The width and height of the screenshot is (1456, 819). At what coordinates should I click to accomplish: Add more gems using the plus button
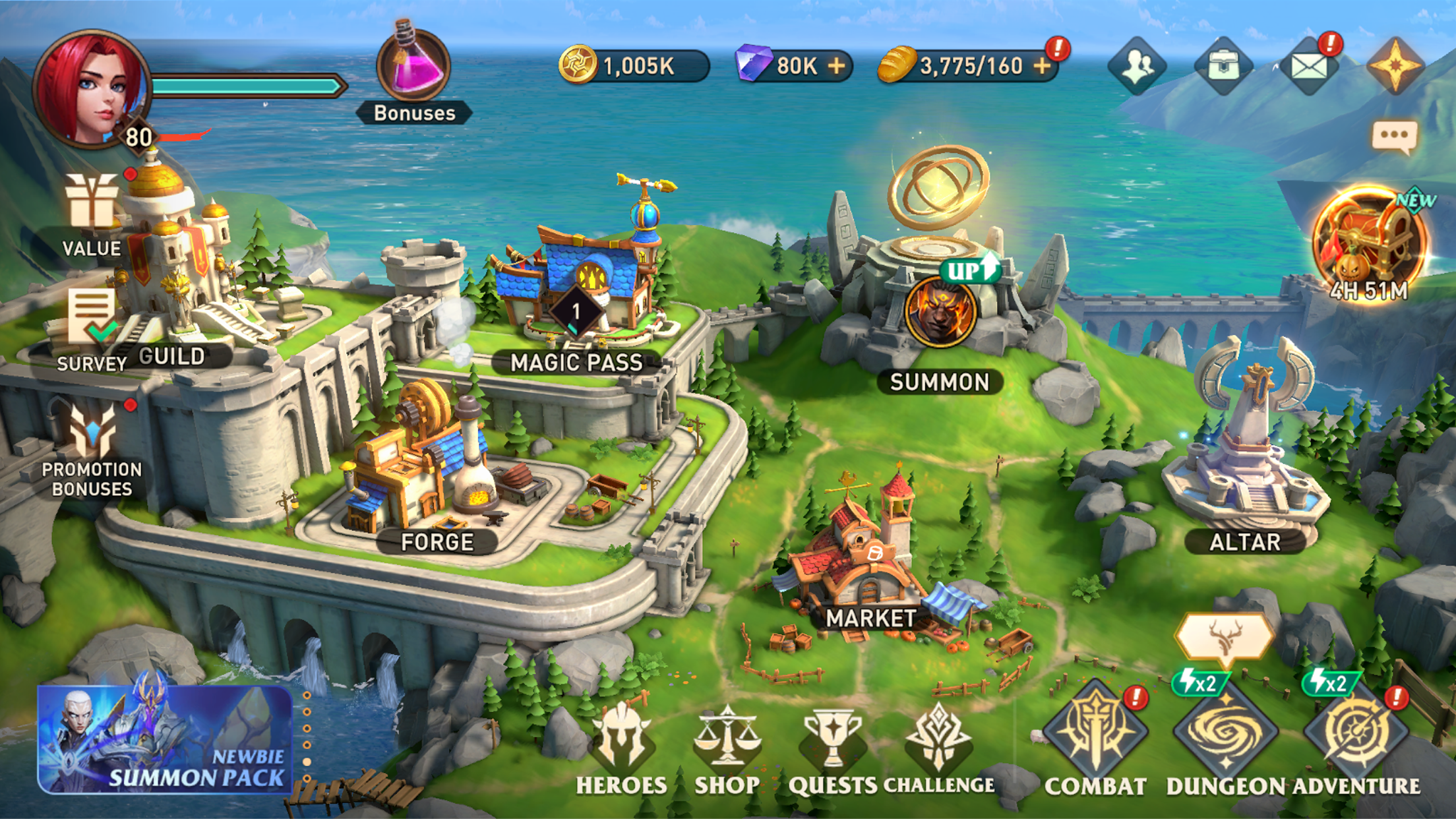click(x=837, y=66)
